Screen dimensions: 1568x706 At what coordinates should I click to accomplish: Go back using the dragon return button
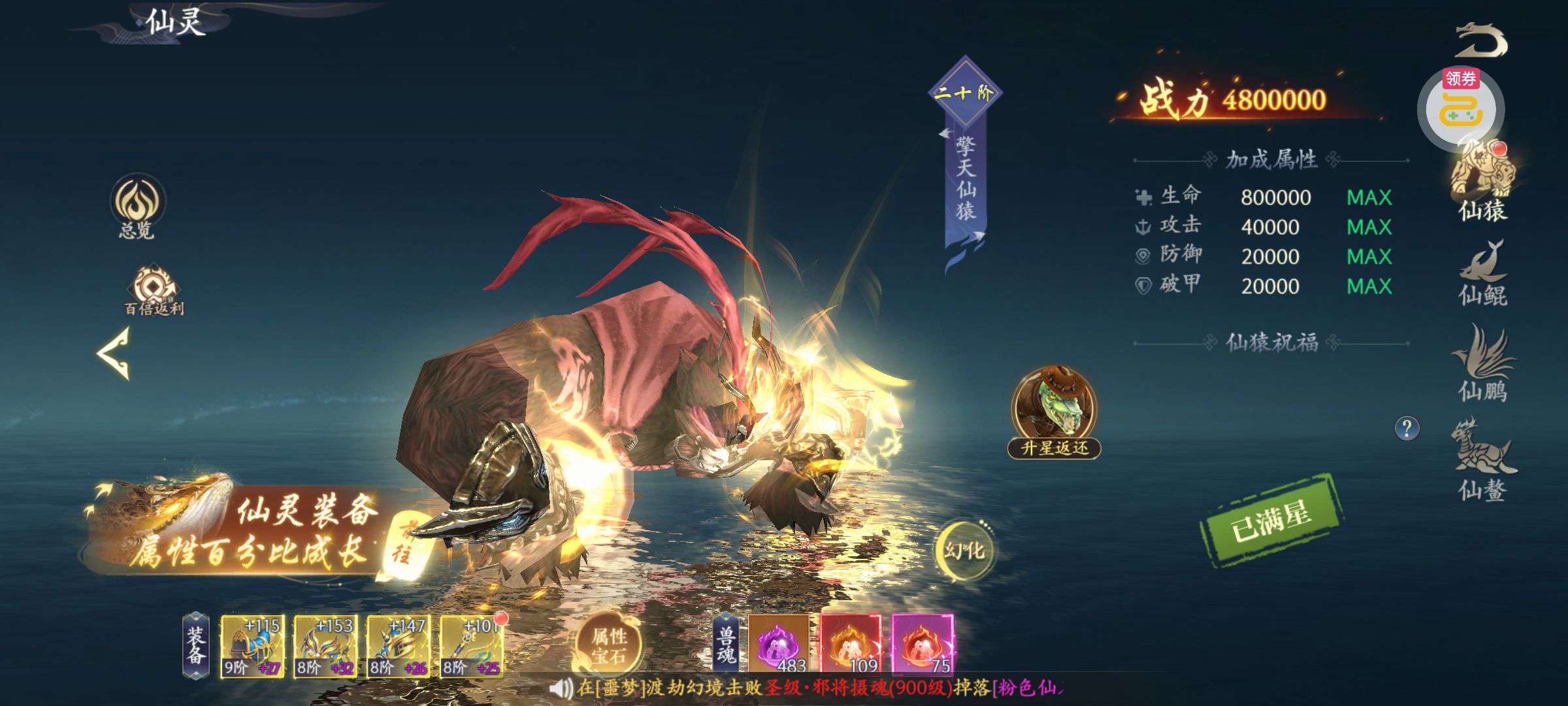(x=1482, y=41)
